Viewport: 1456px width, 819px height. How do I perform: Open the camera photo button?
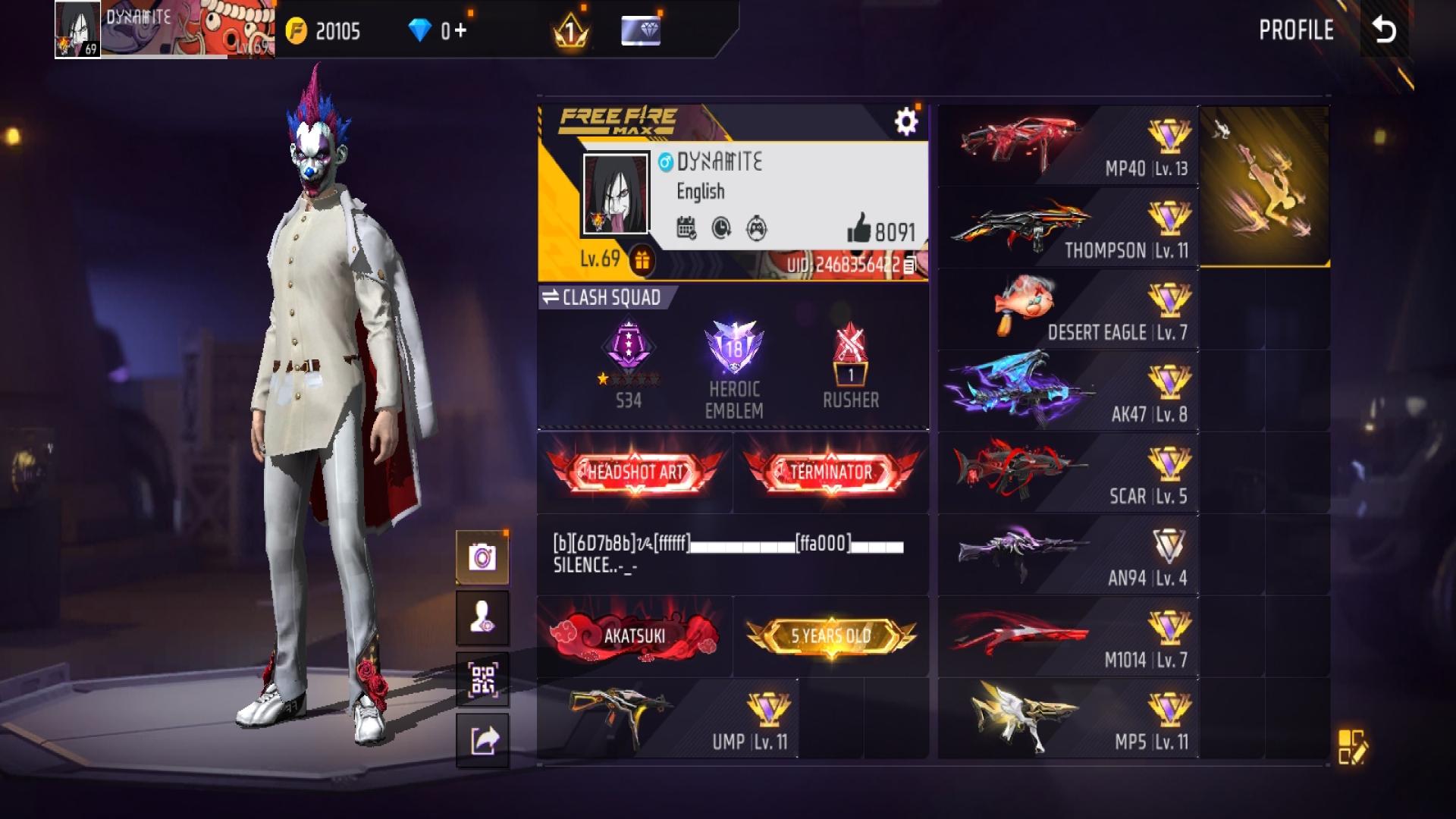coord(482,558)
